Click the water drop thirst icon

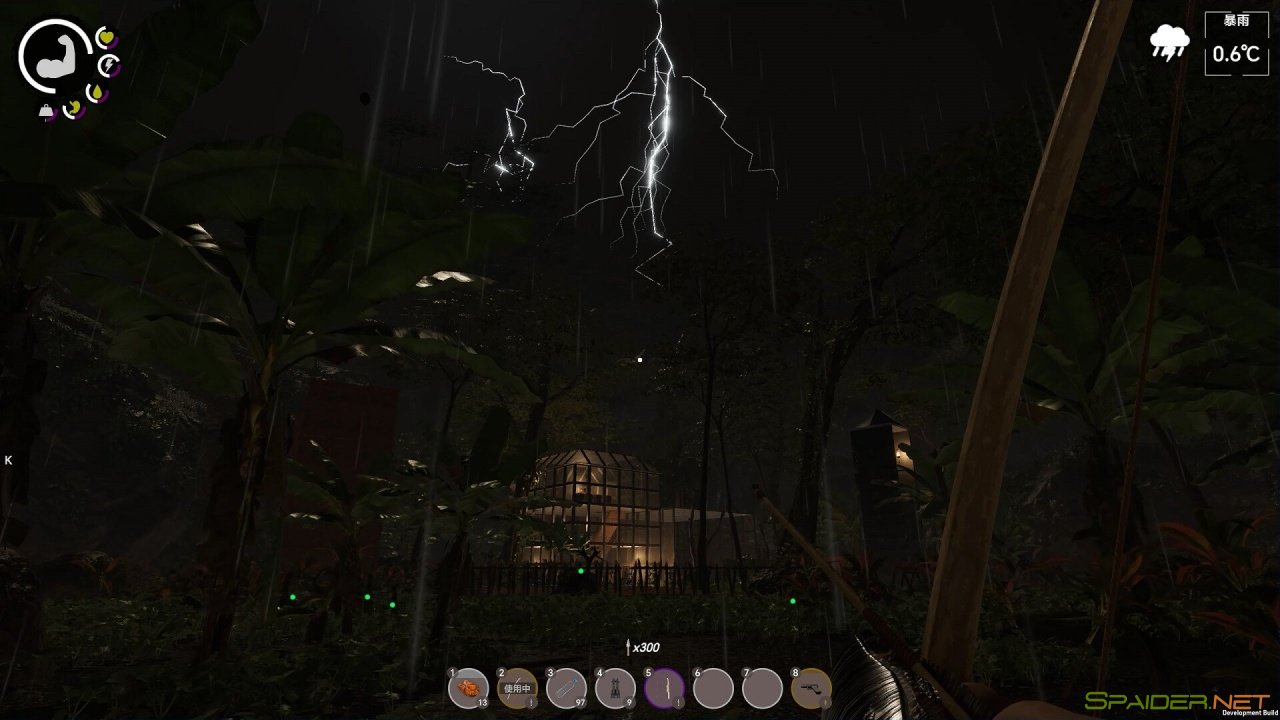tap(97, 93)
